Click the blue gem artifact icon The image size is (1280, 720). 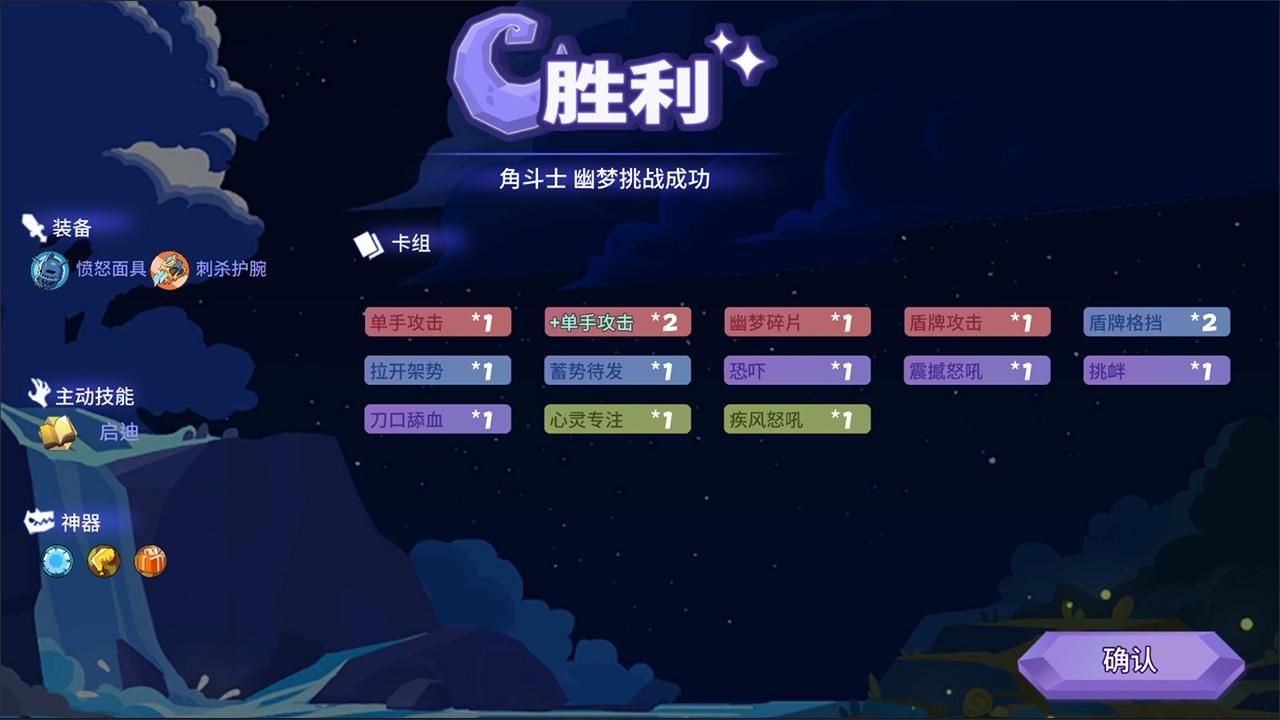pyautogui.click(x=57, y=562)
